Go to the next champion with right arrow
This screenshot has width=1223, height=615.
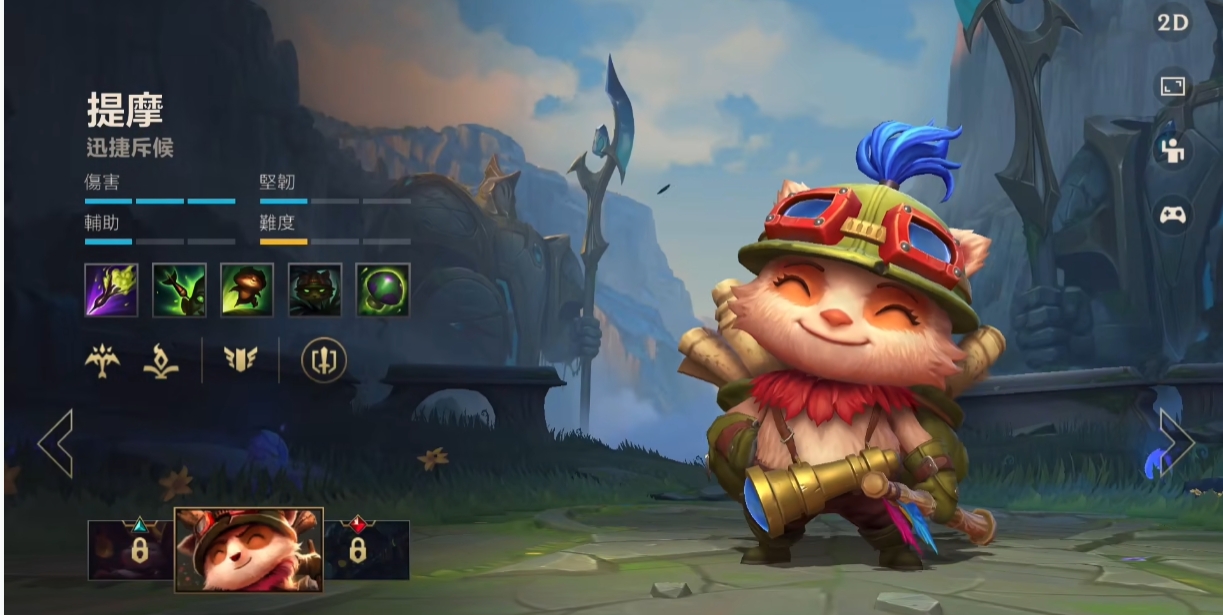pyautogui.click(x=1176, y=441)
